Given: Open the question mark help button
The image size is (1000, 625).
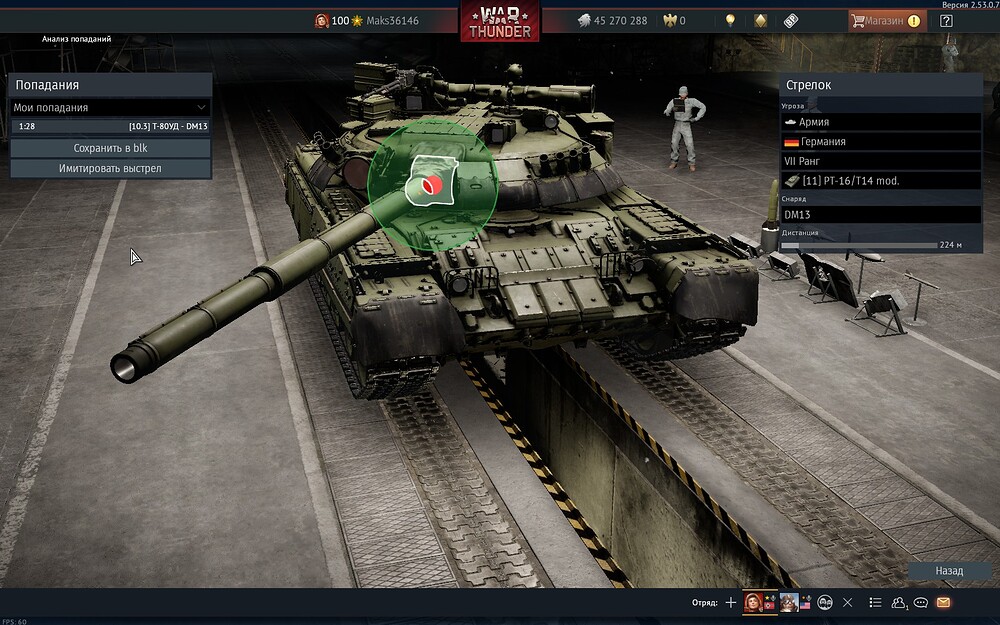Looking at the screenshot, I should pyautogui.click(x=946, y=20).
